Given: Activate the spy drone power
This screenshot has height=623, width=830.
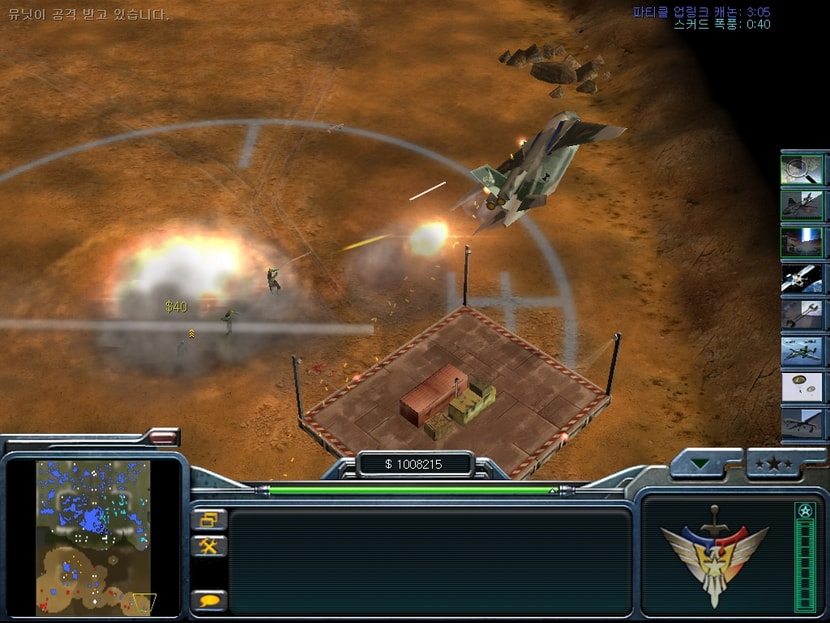Looking at the screenshot, I should [x=802, y=423].
